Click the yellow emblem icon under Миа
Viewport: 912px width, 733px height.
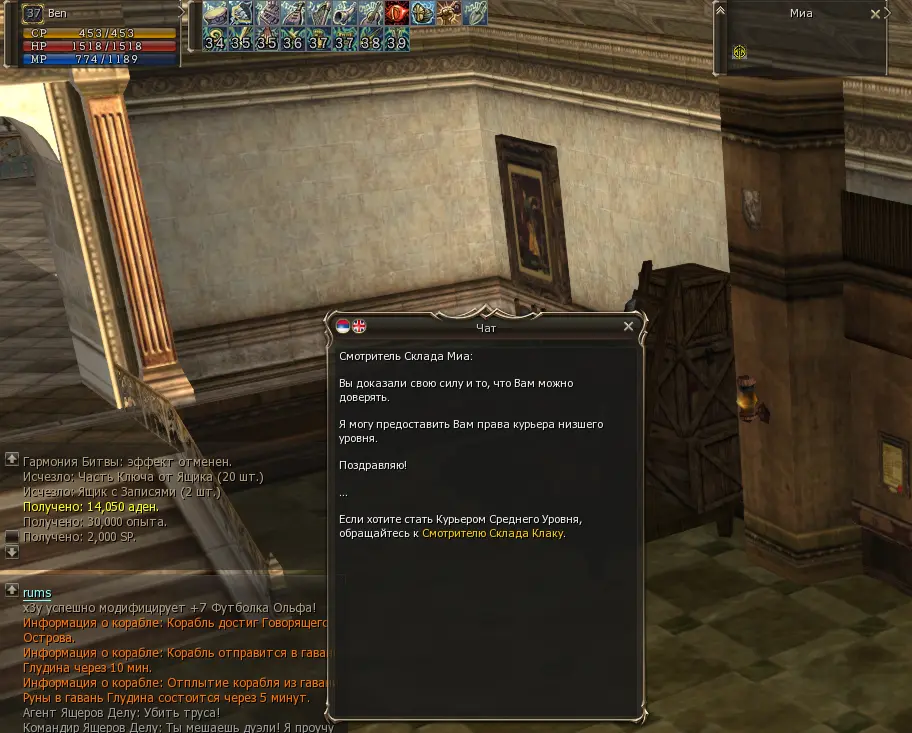click(x=739, y=53)
